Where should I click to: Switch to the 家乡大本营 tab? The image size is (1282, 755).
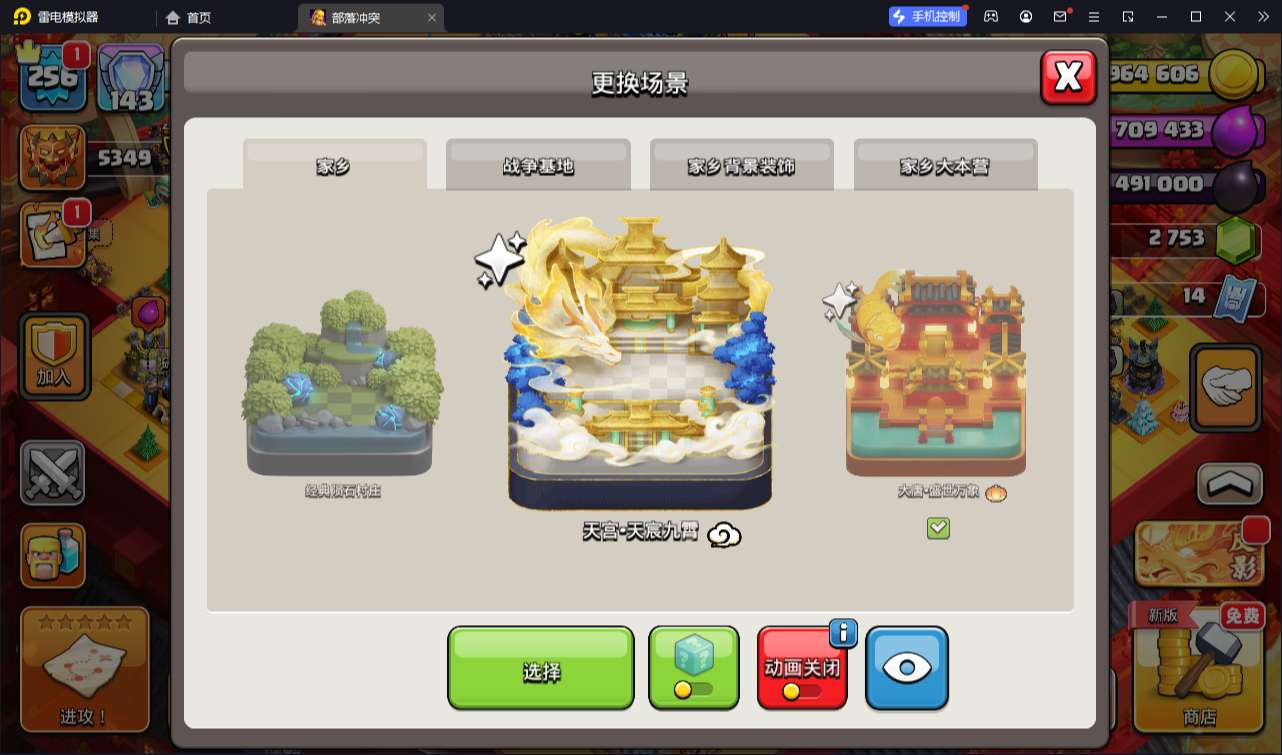click(x=944, y=163)
